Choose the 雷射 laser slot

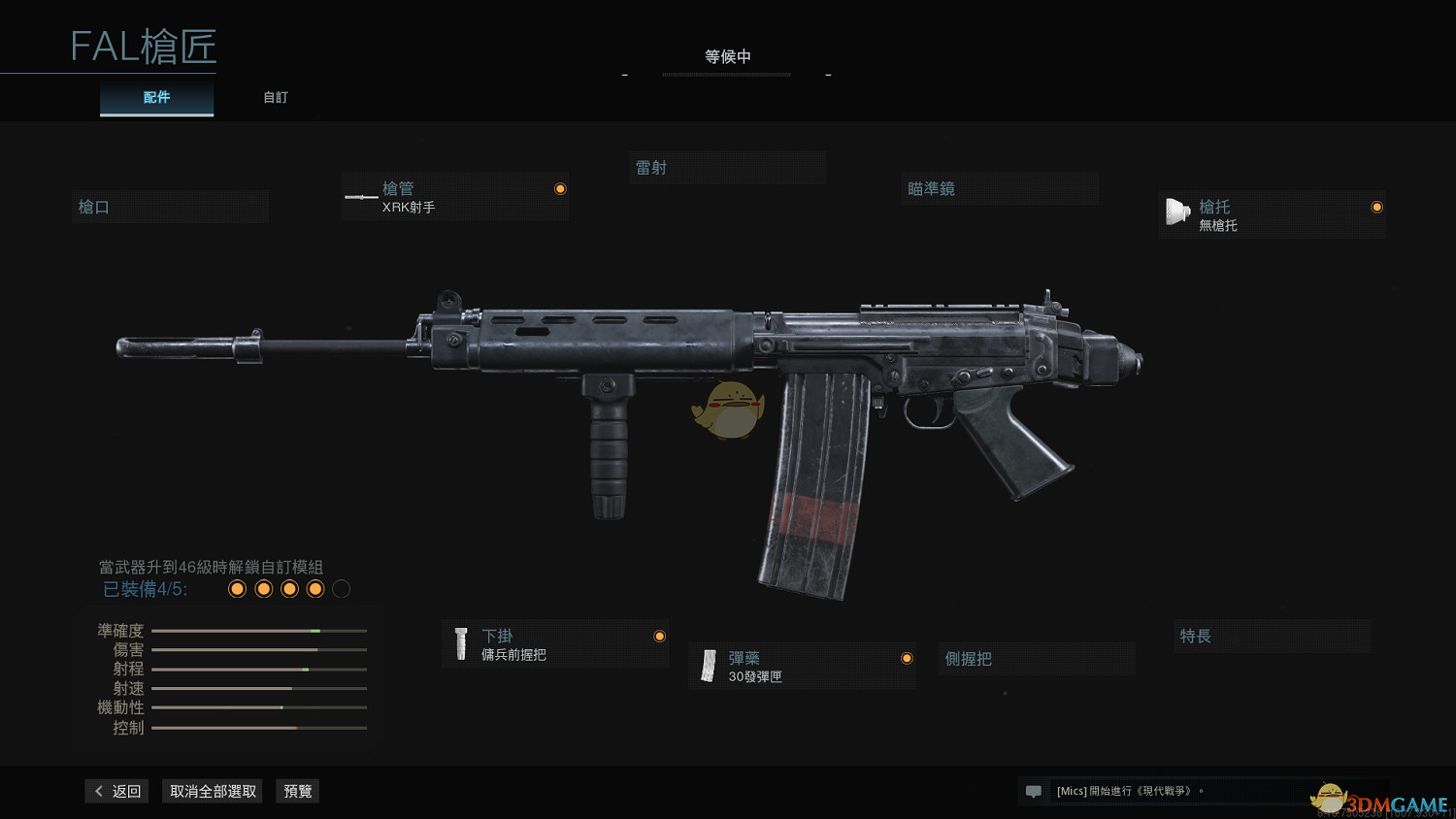coord(727,168)
